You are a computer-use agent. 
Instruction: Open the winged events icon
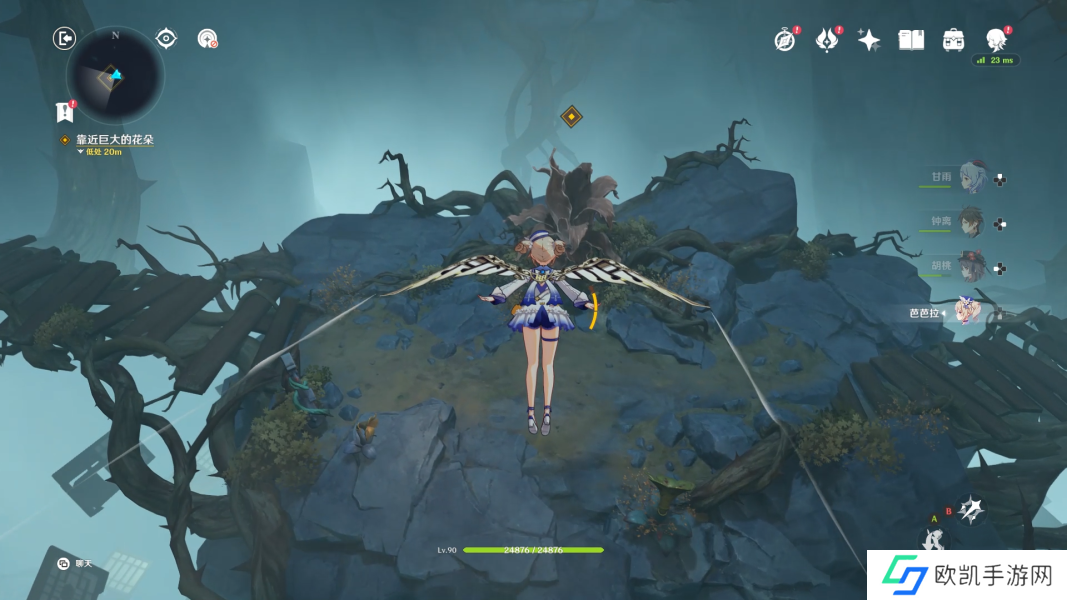(827, 40)
